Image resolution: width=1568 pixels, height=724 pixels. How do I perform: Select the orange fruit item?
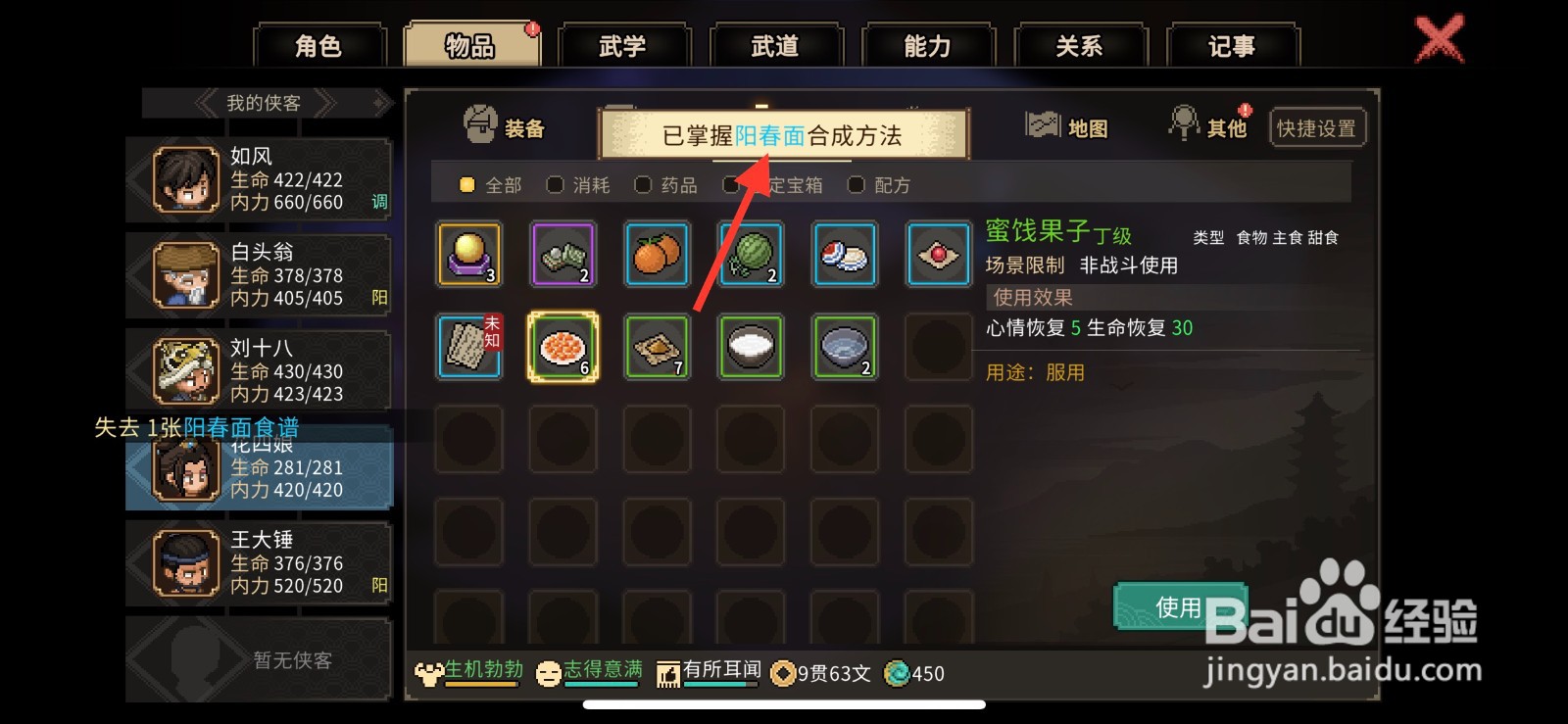click(x=656, y=254)
